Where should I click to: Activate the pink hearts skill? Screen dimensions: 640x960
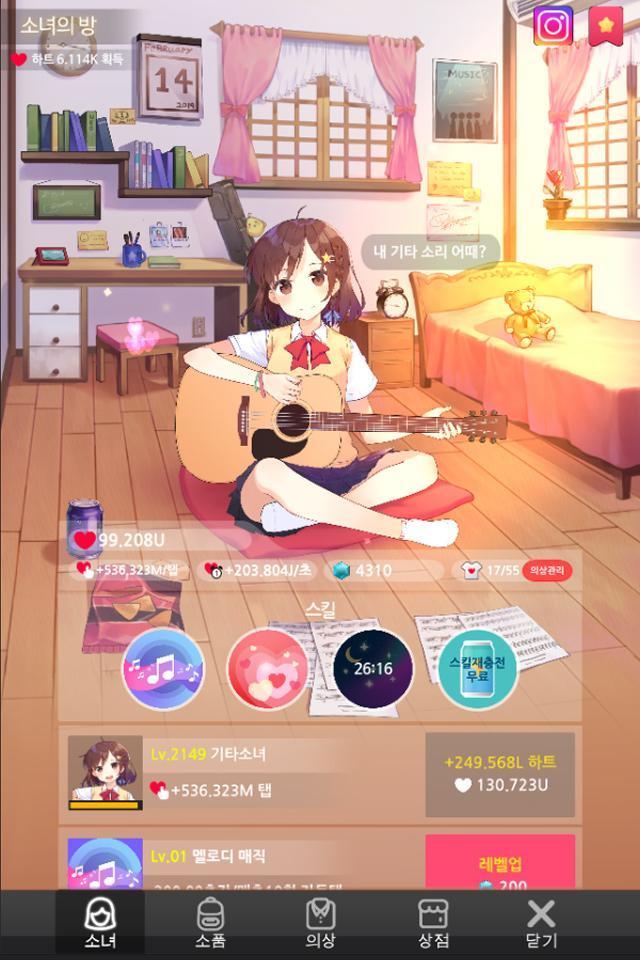[x=267, y=669]
